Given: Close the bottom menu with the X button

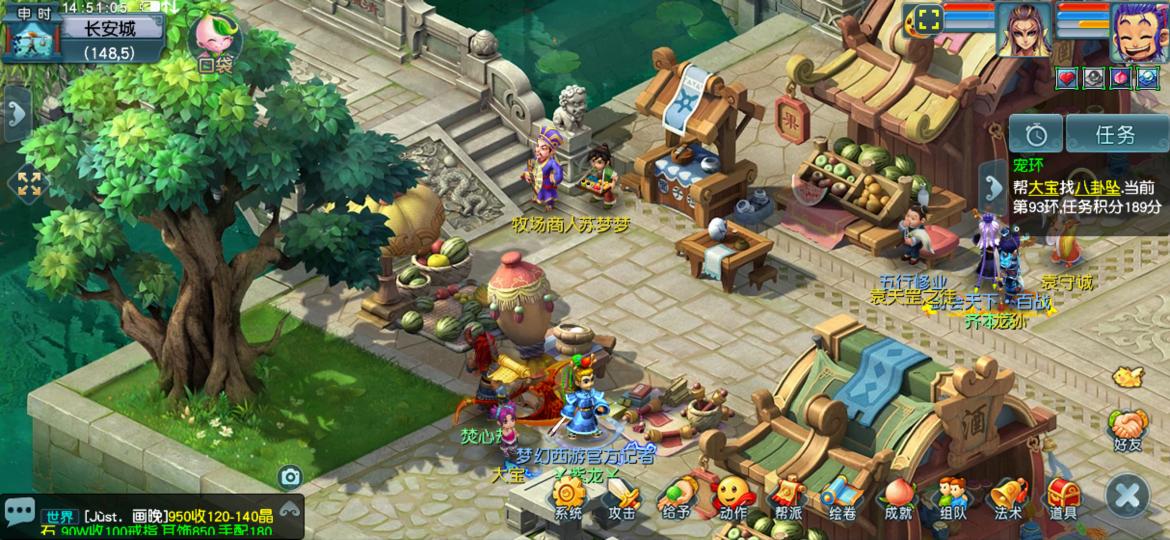Looking at the screenshot, I should [1127, 495].
